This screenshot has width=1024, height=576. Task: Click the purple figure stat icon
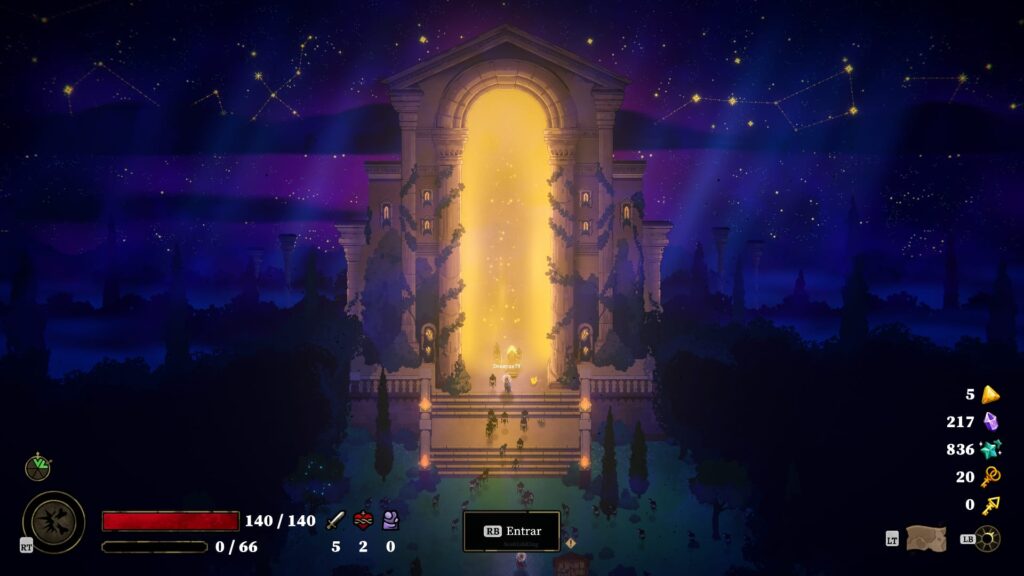(x=390, y=520)
